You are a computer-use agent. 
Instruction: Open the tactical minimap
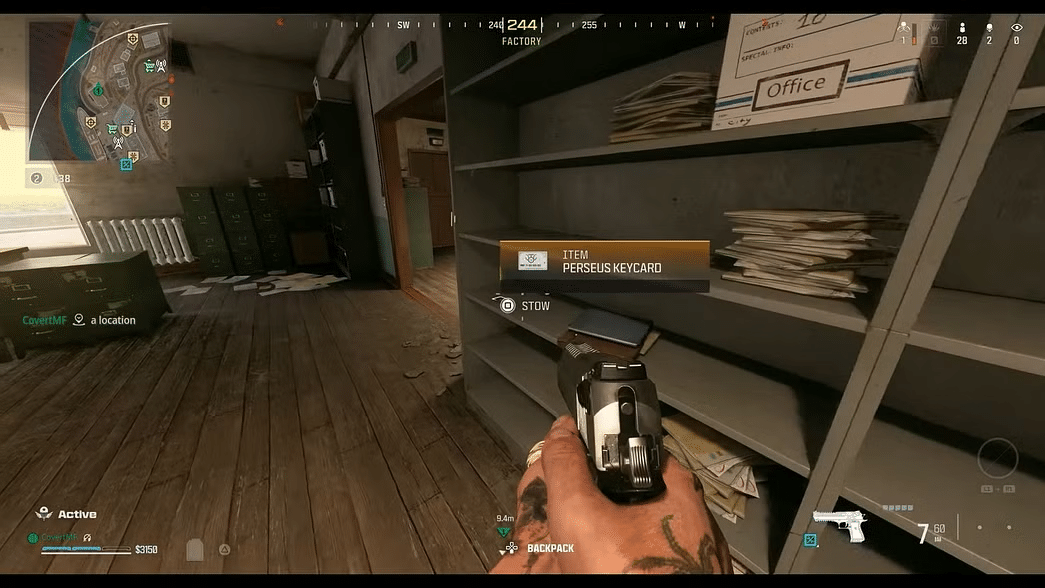point(98,90)
